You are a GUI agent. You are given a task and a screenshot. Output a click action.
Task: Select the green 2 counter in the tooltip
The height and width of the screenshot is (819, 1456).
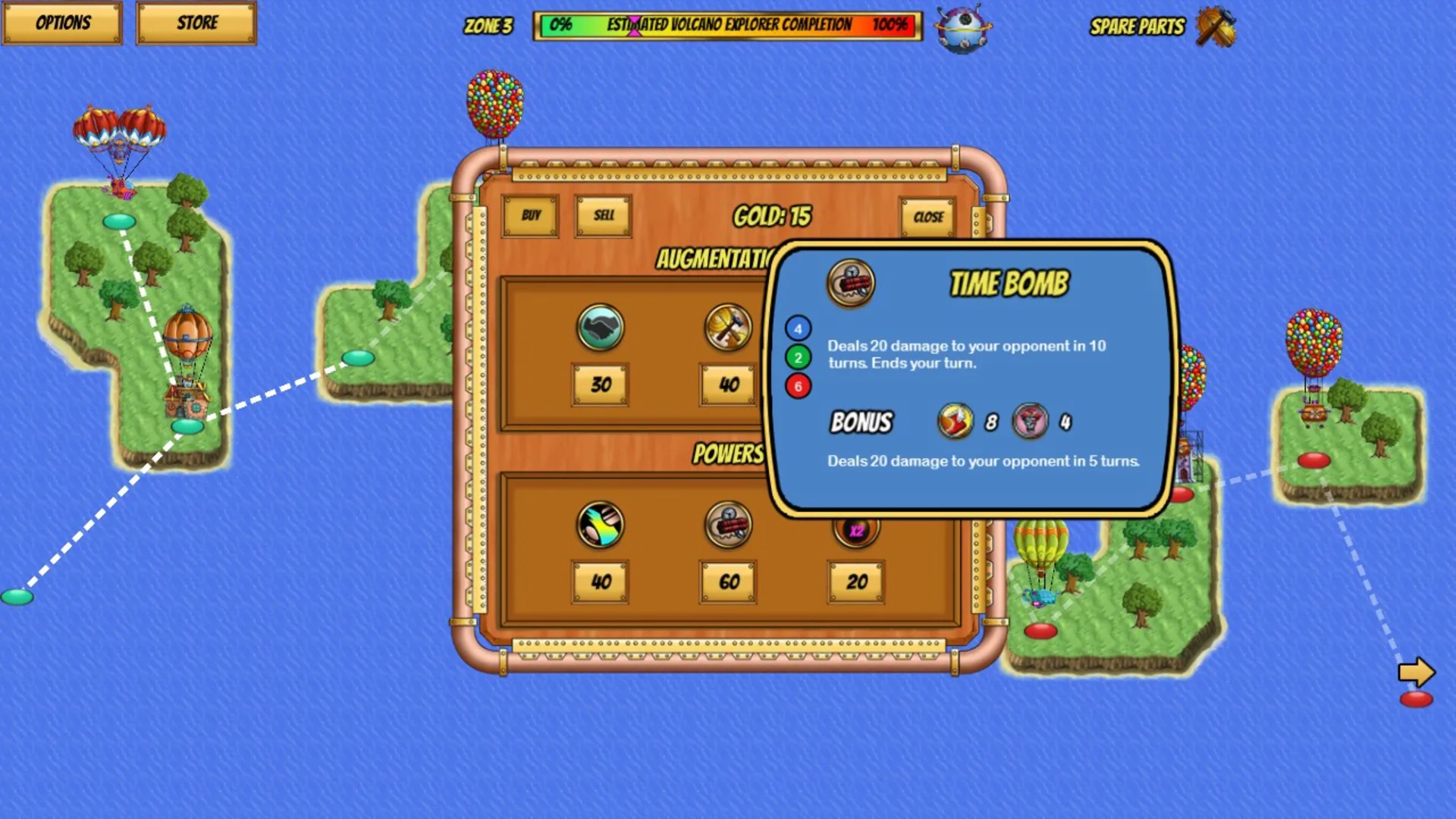[796, 358]
